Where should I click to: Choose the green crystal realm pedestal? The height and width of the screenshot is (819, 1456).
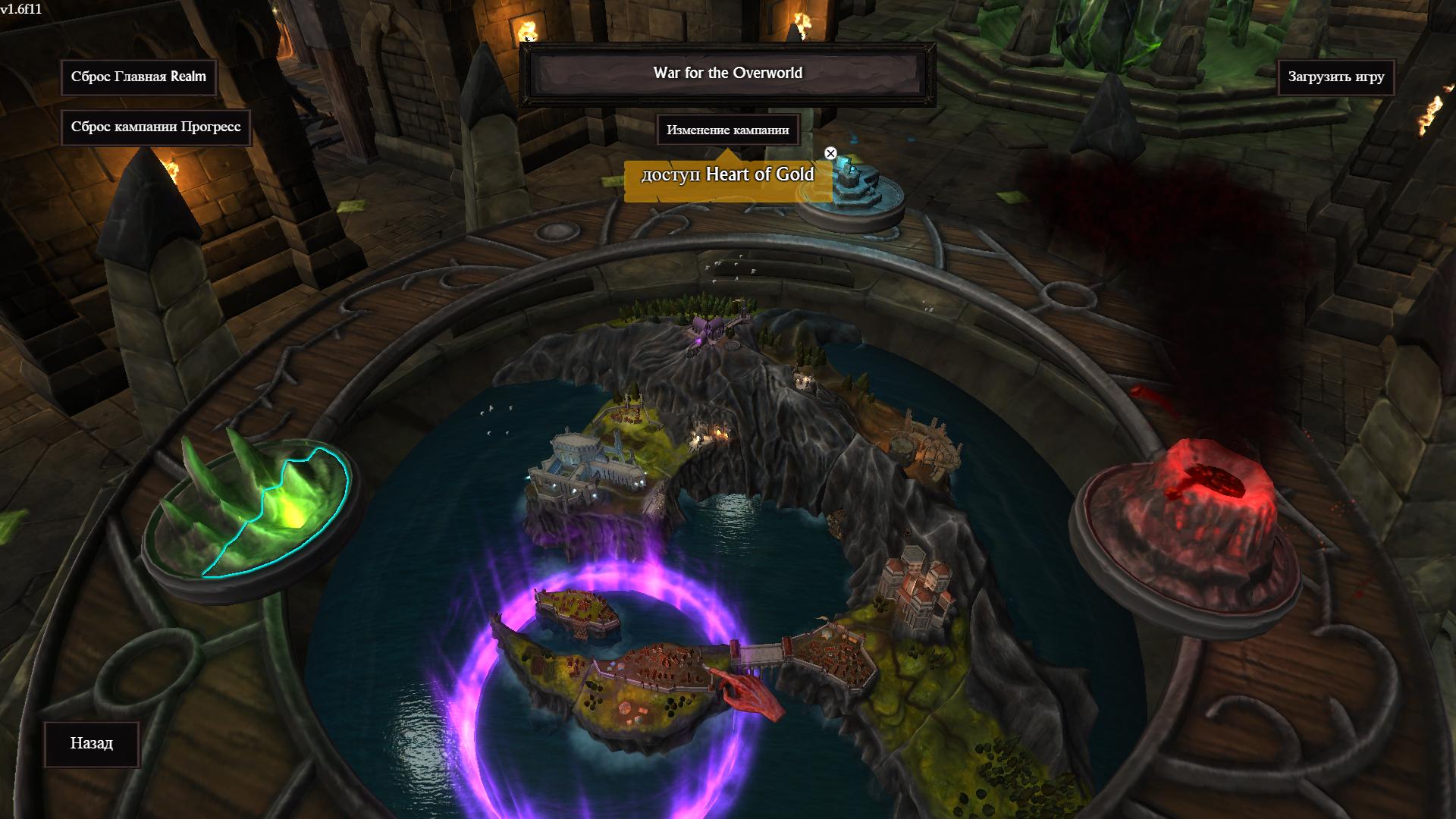(x=254, y=508)
